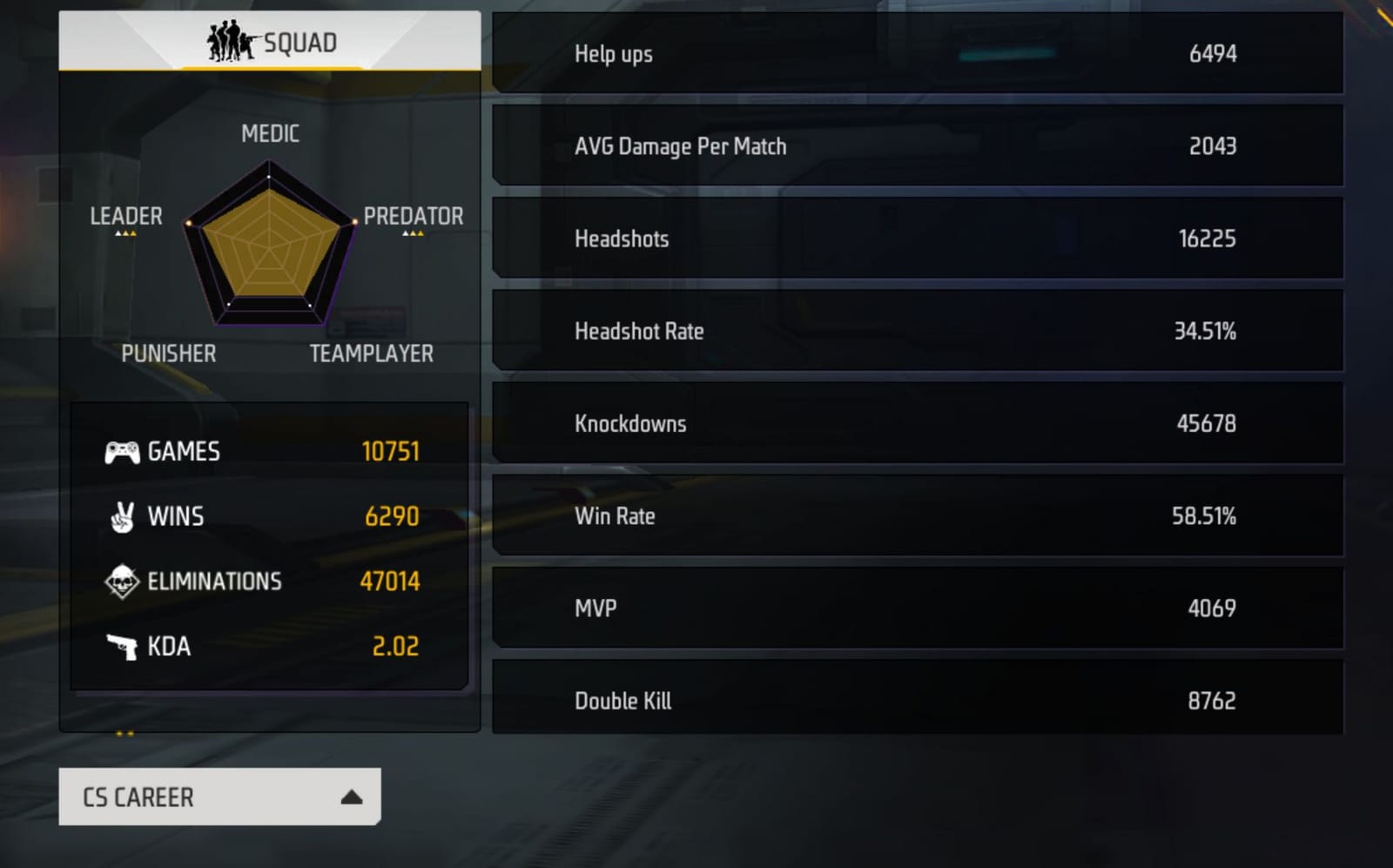This screenshot has width=1393, height=868.
Task: Select the pistol icon beside KDA
Action: point(122,646)
